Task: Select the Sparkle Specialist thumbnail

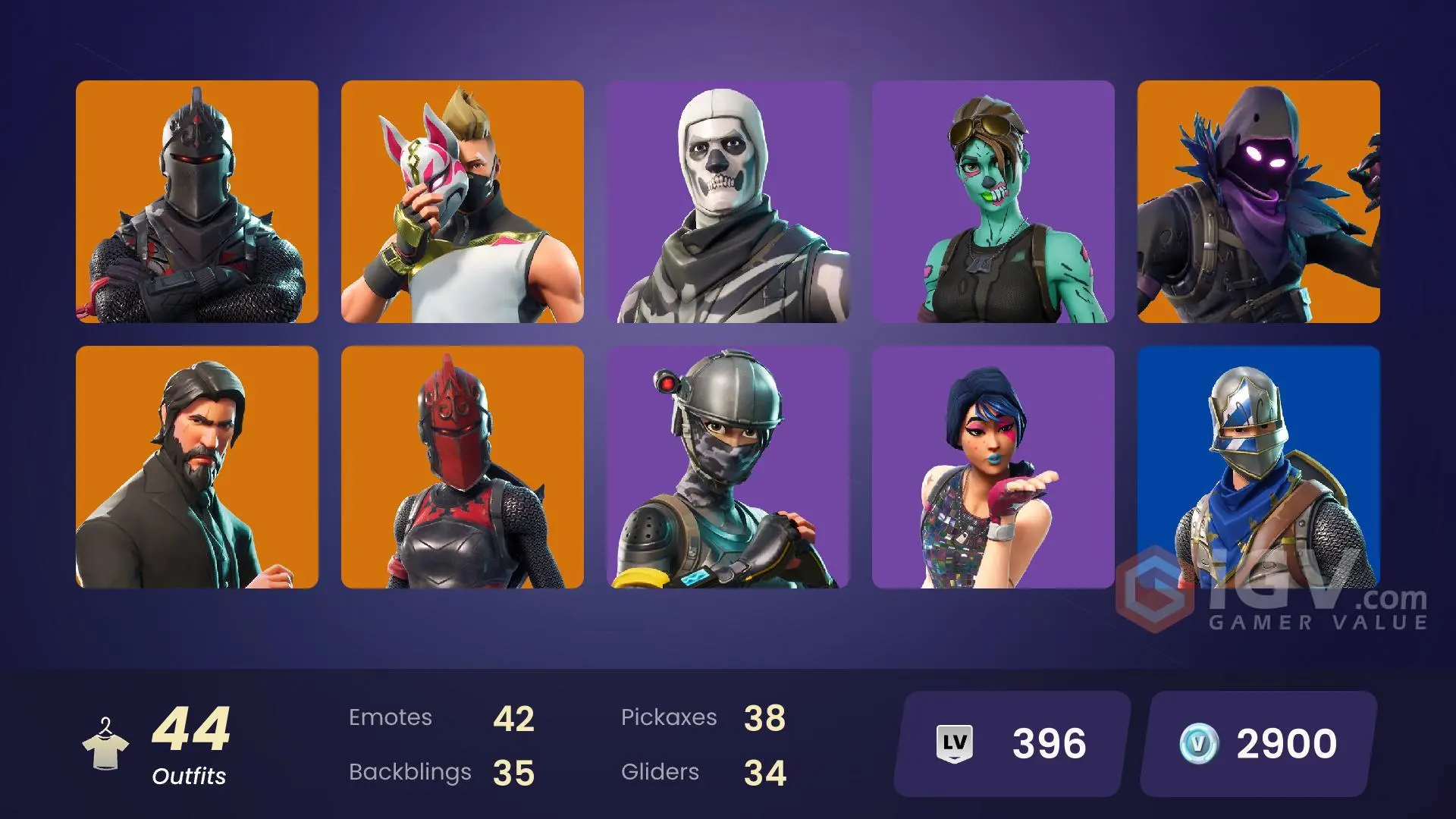Action: tap(993, 466)
